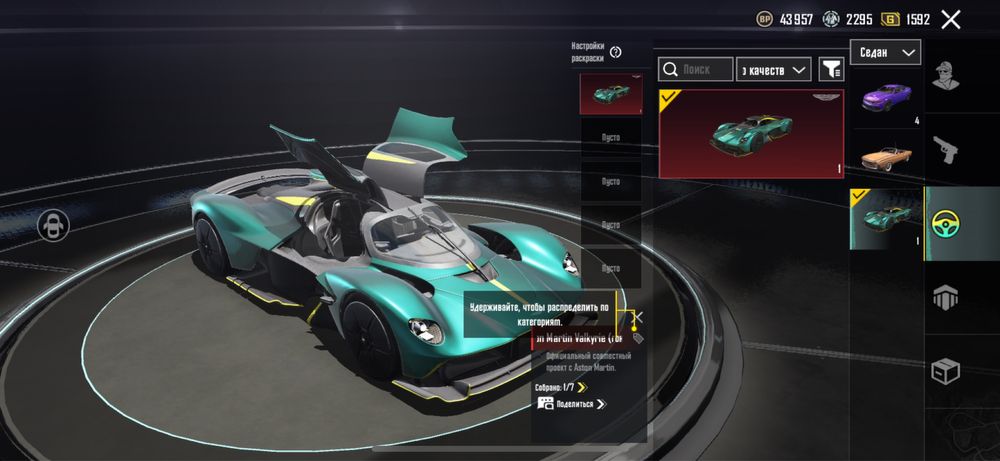
Task: Open the Собрано 1/7 collection progress
Action: [561, 387]
